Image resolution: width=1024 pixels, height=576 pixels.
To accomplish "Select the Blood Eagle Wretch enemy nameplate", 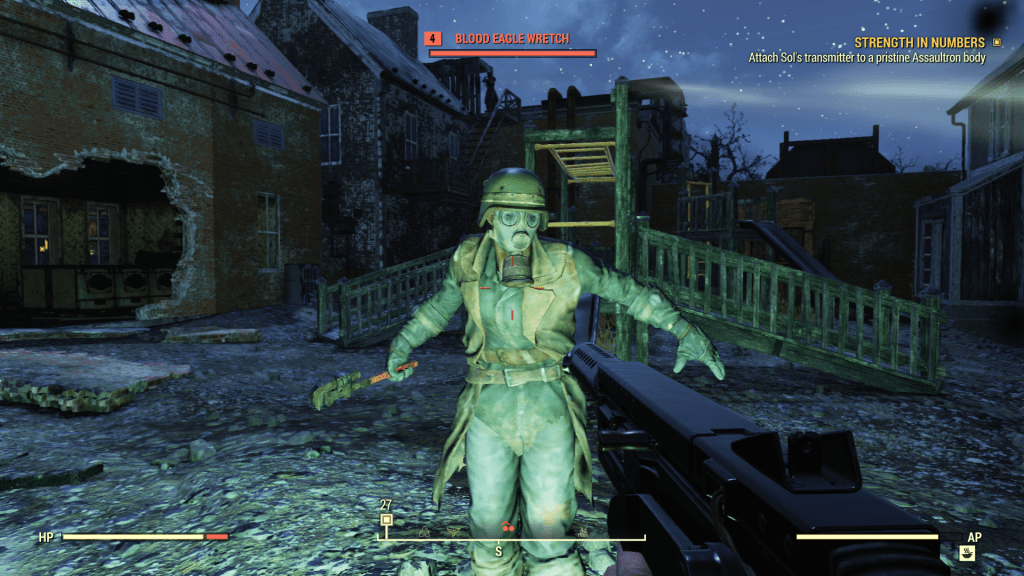I will click(511, 39).
